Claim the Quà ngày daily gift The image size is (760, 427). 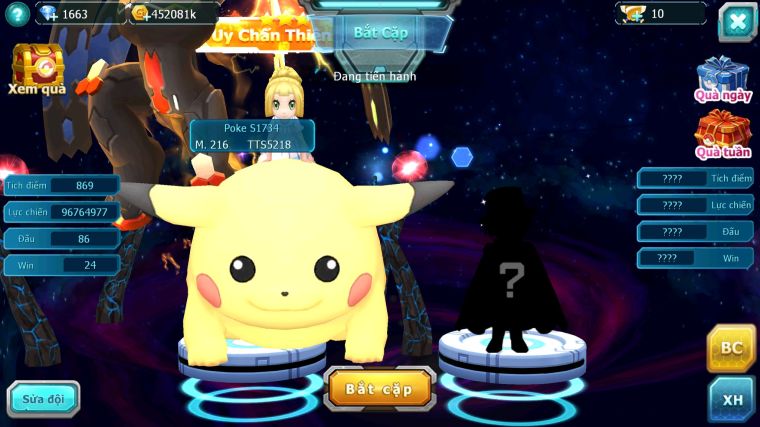pos(722,79)
